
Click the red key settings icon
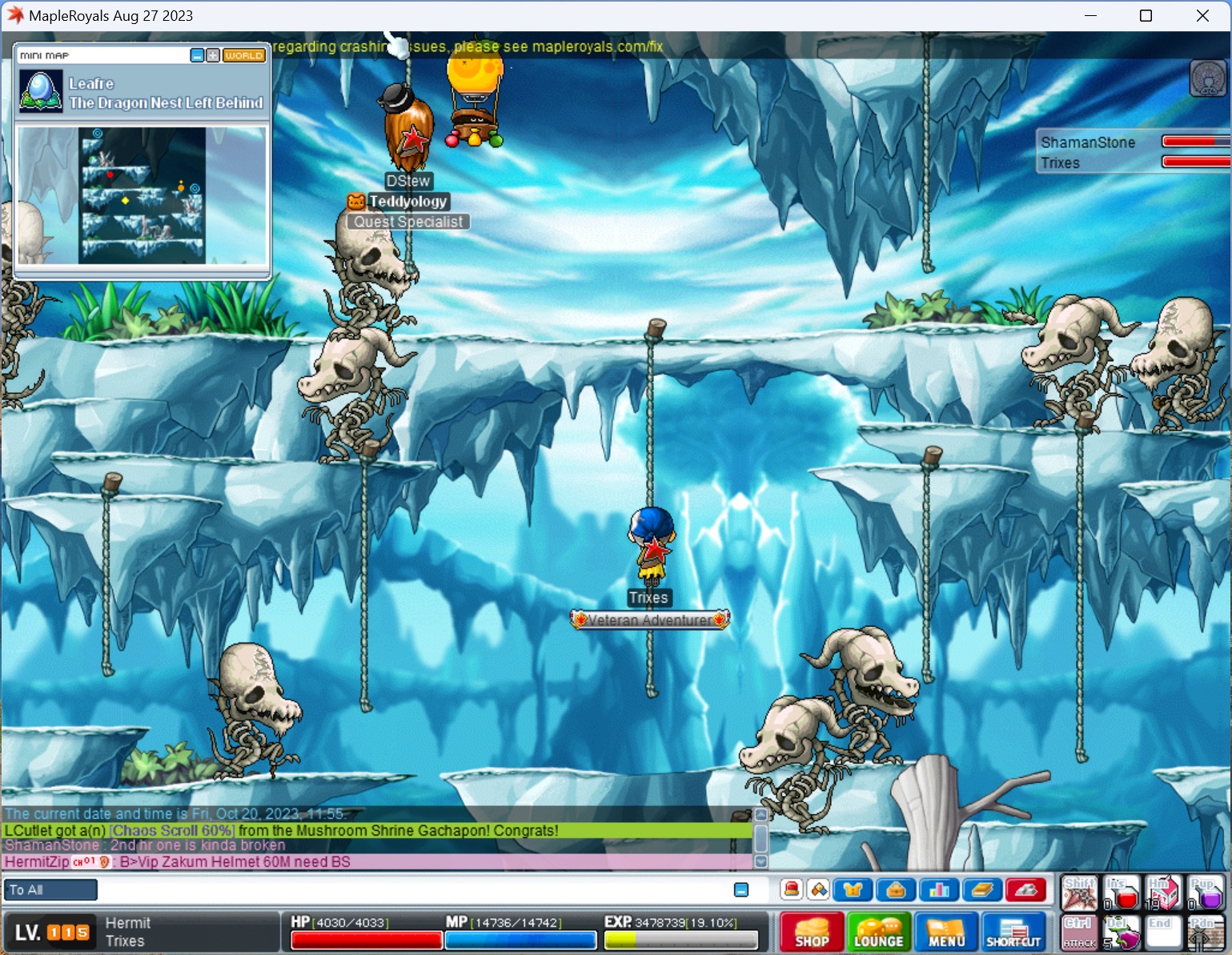point(1025,889)
